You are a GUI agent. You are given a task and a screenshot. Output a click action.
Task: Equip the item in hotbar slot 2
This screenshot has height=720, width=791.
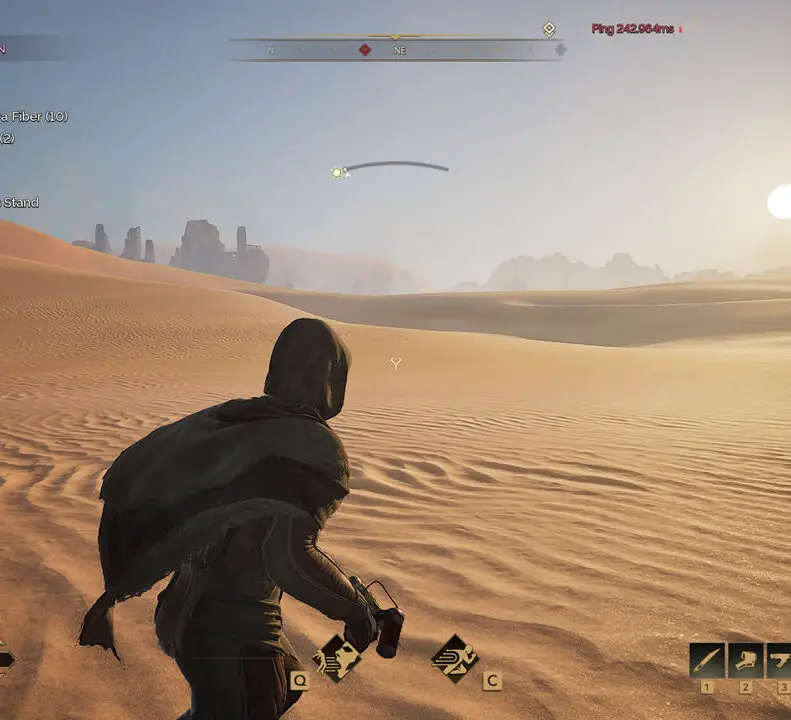745,660
